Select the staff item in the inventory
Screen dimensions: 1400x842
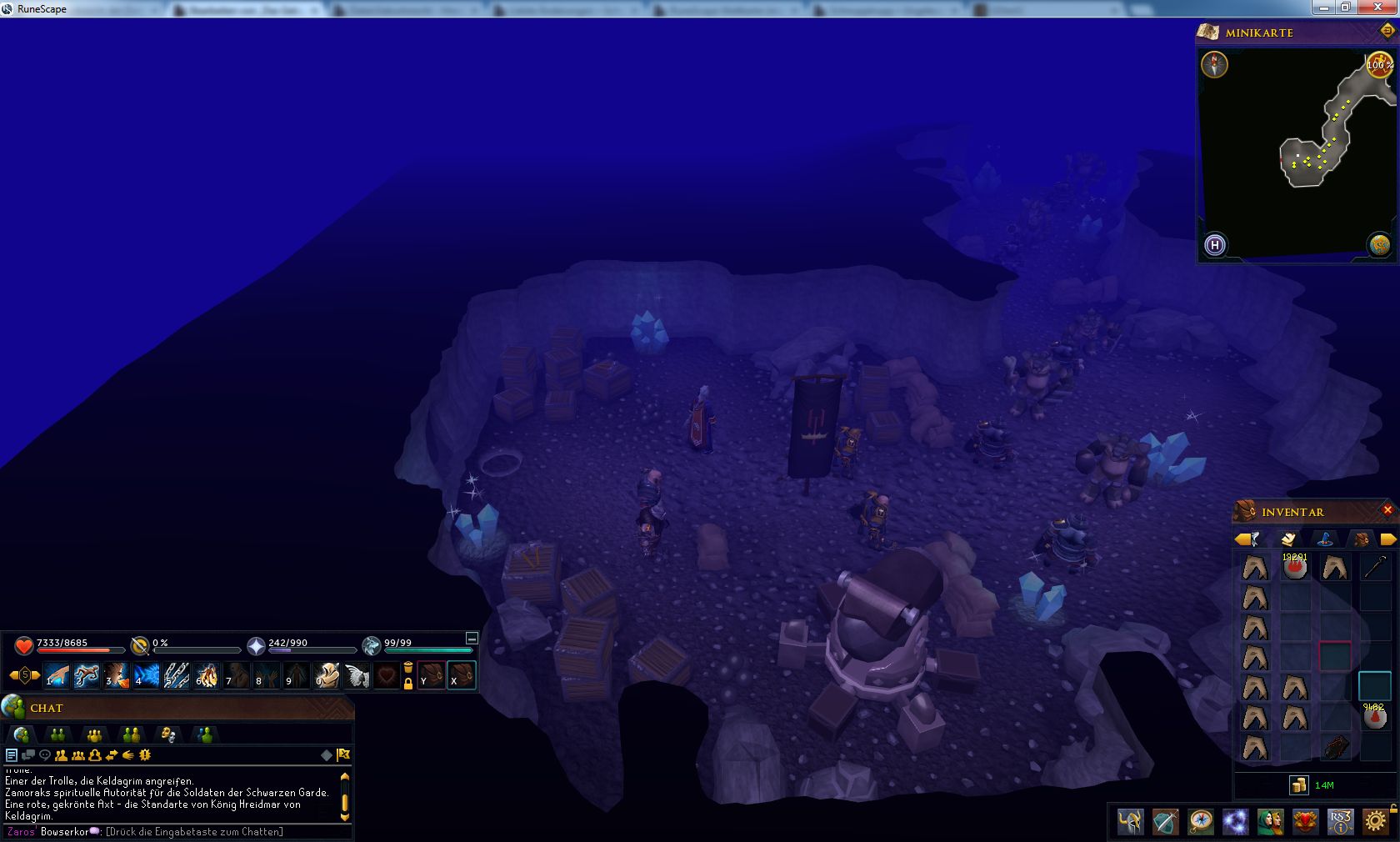point(1374,568)
